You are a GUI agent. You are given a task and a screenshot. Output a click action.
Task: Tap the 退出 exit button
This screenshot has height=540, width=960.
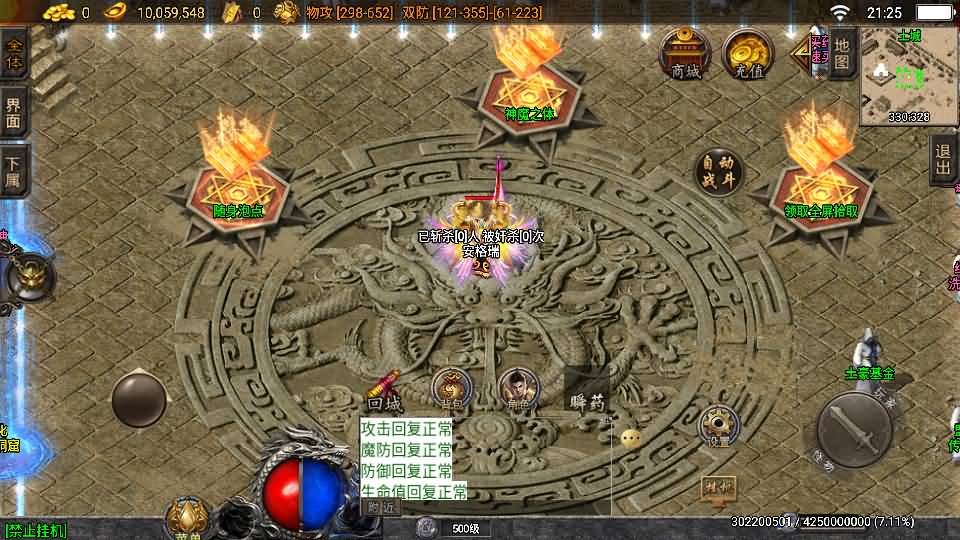coord(942,159)
